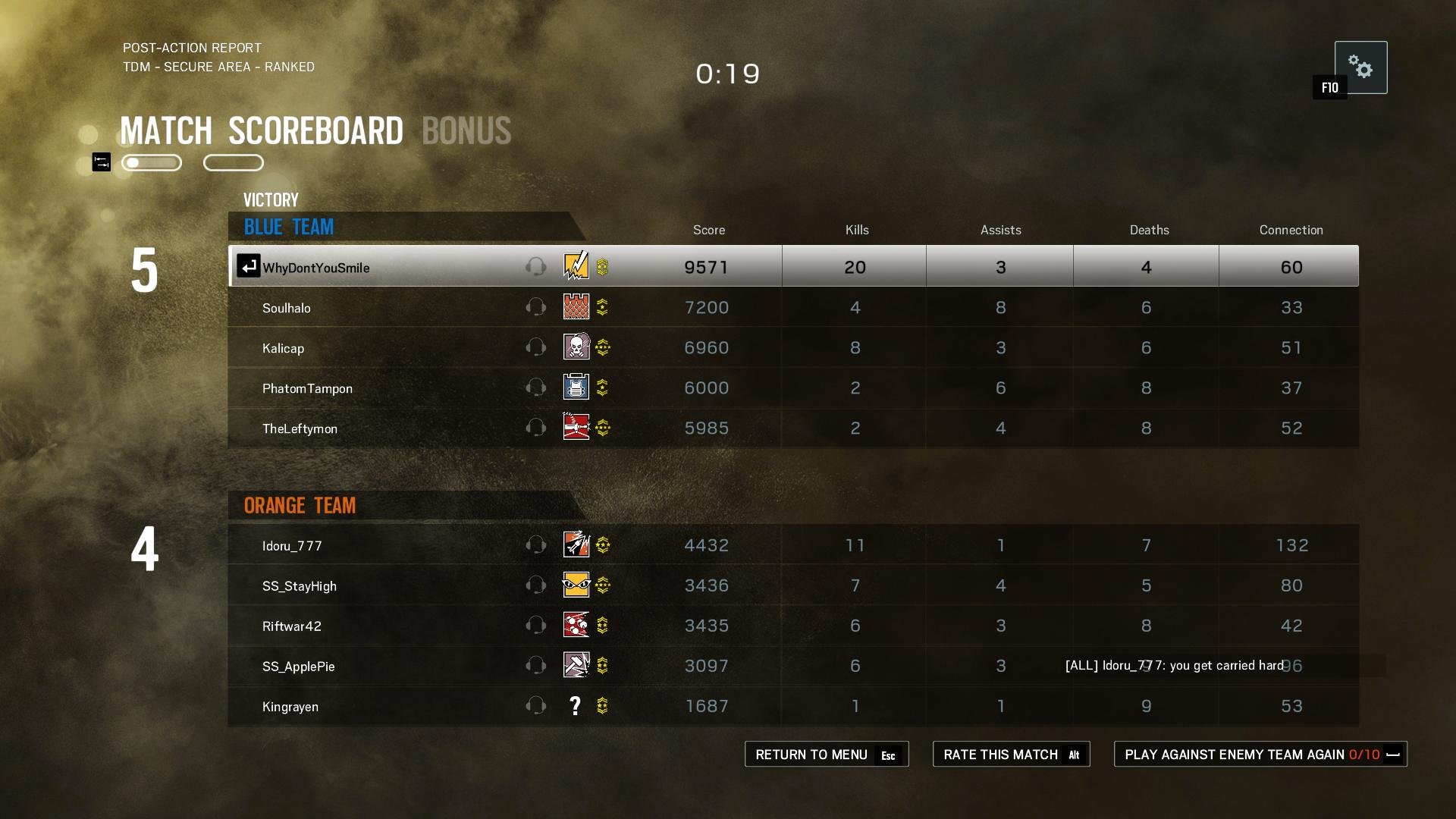Switch to the BONUS tab

click(x=466, y=130)
